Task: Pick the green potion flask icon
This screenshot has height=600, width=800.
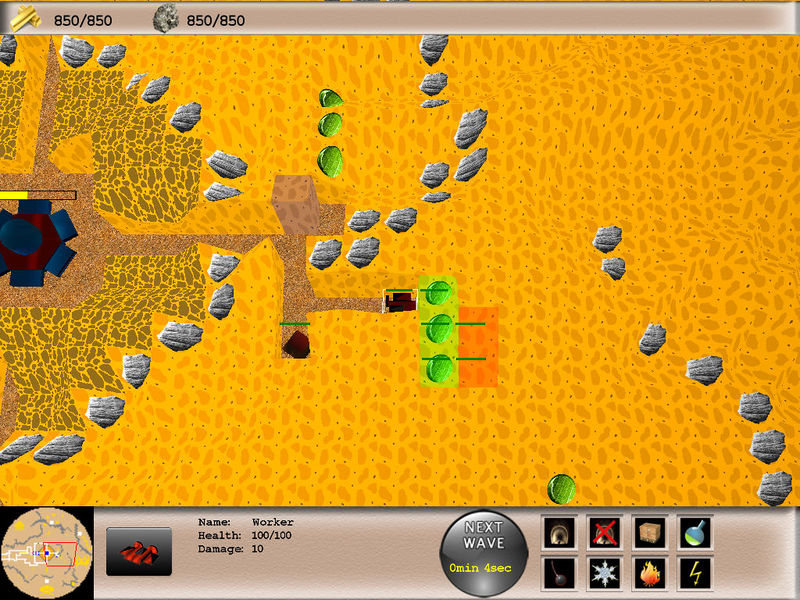Action: (694, 532)
